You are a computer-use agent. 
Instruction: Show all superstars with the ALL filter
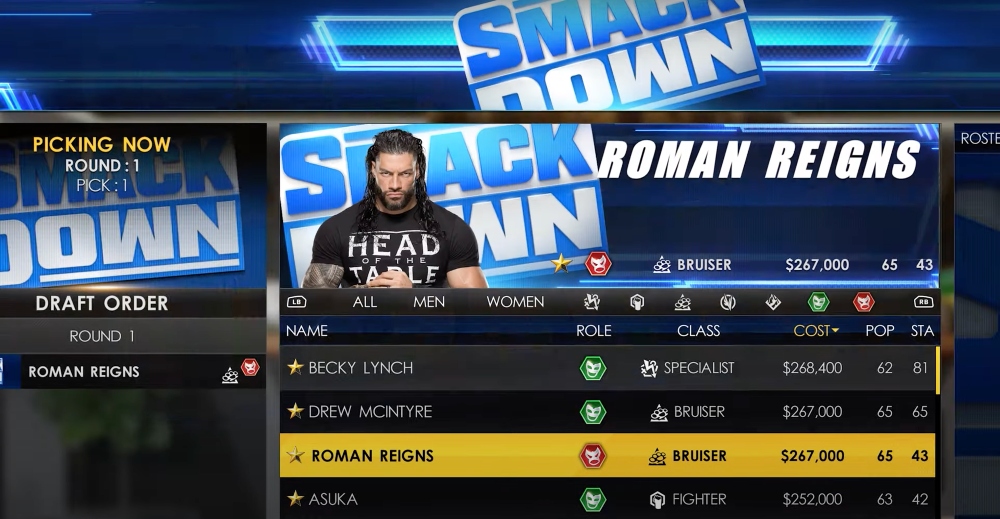[x=364, y=301]
